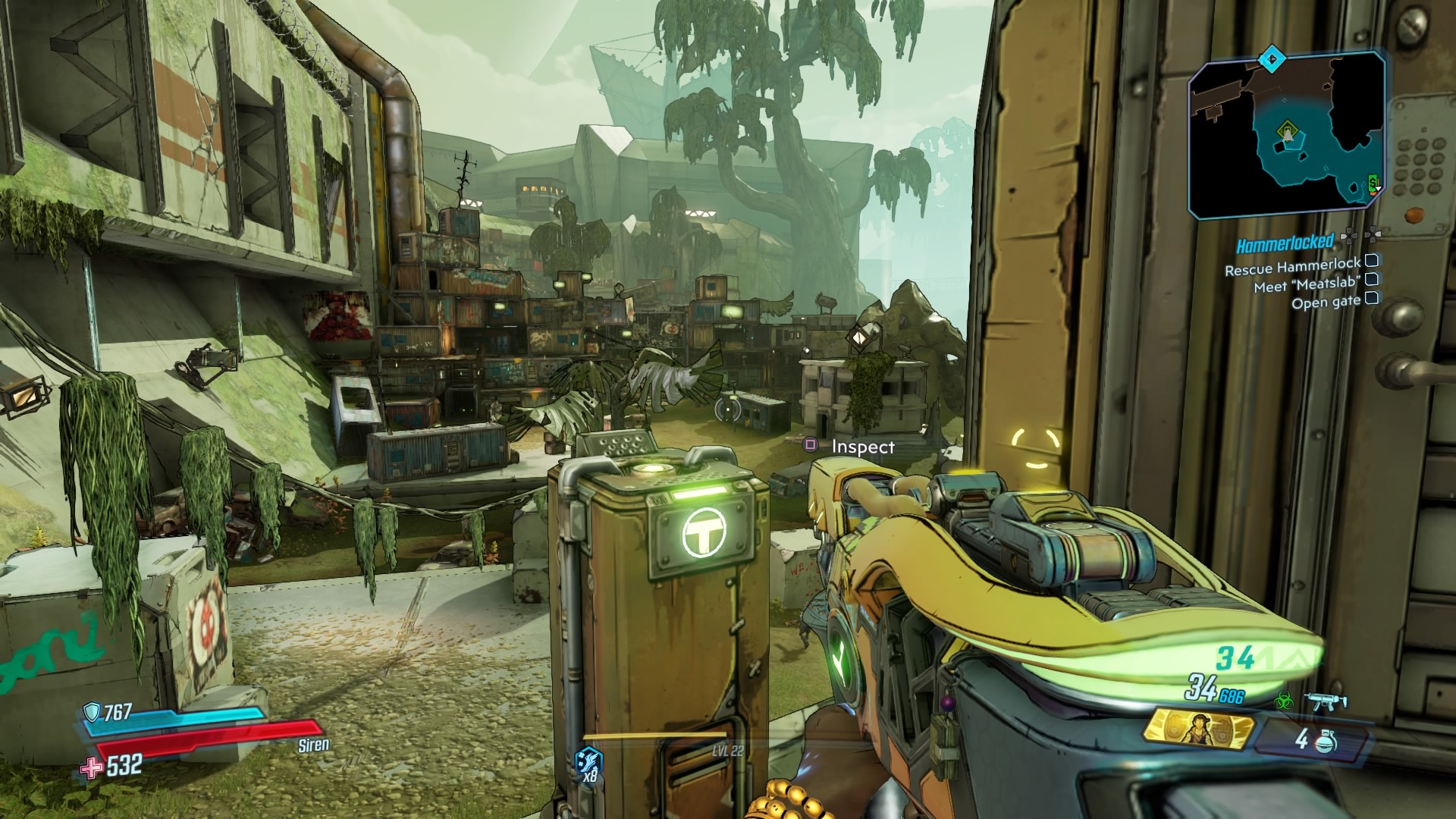
Task: Click the diamond waypoint marker above the minimap
Action: click(1272, 60)
